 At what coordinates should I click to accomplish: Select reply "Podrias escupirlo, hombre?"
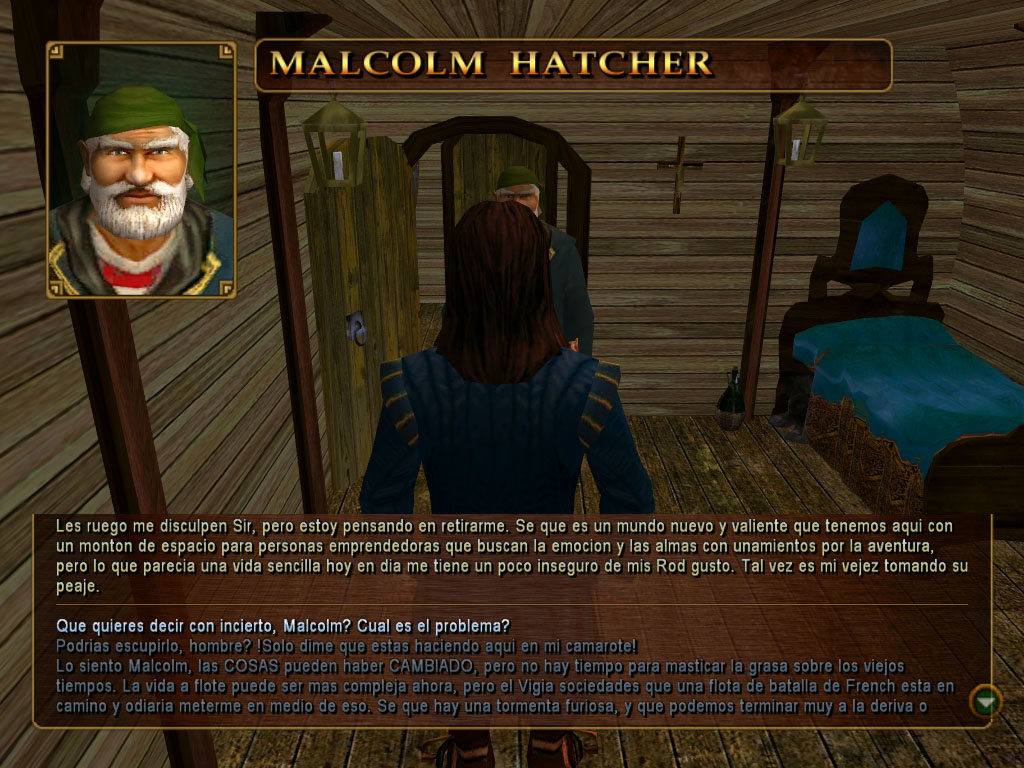tap(346, 645)
